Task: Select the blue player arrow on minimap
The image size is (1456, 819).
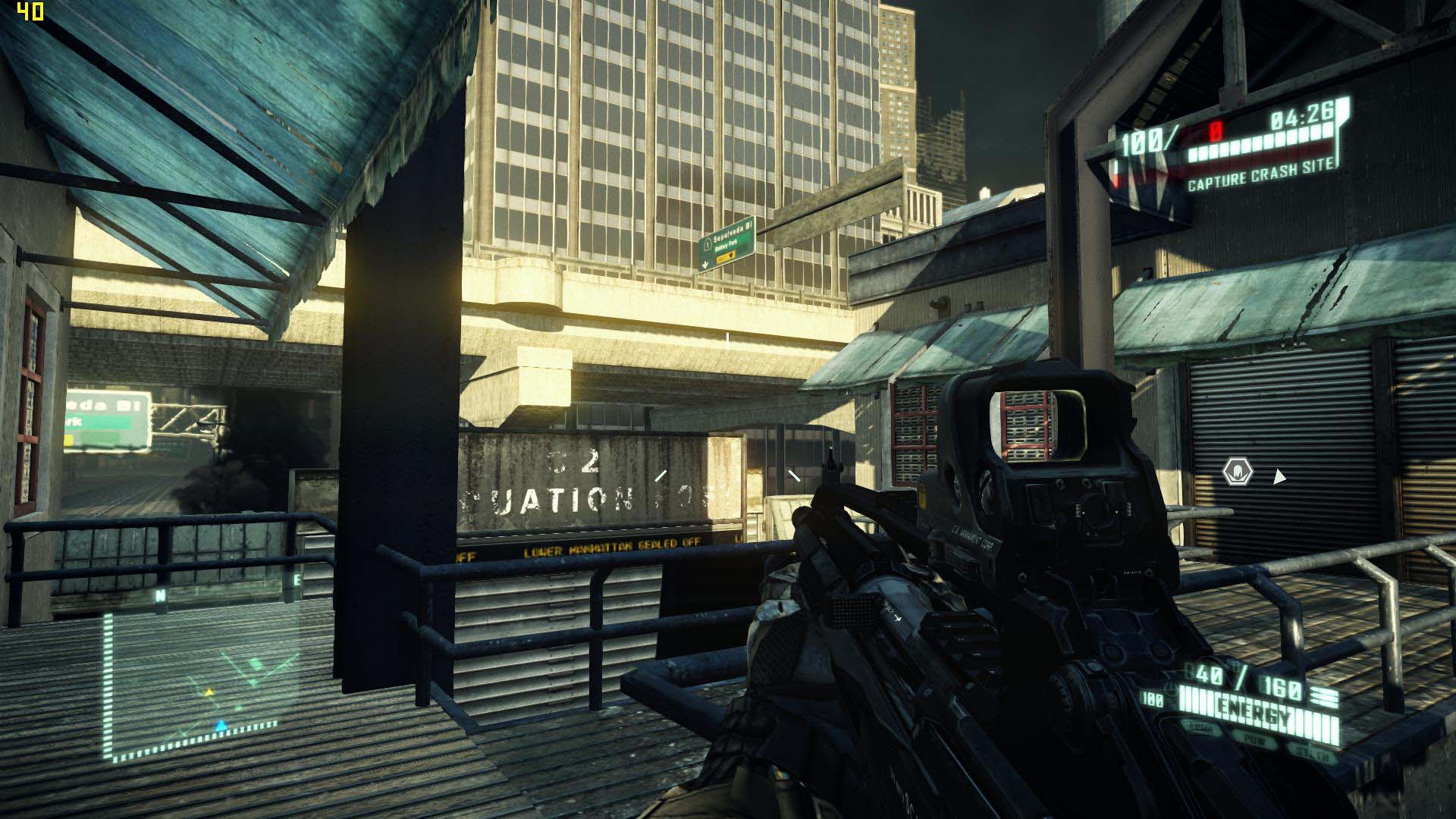Action: pos(221,726)
